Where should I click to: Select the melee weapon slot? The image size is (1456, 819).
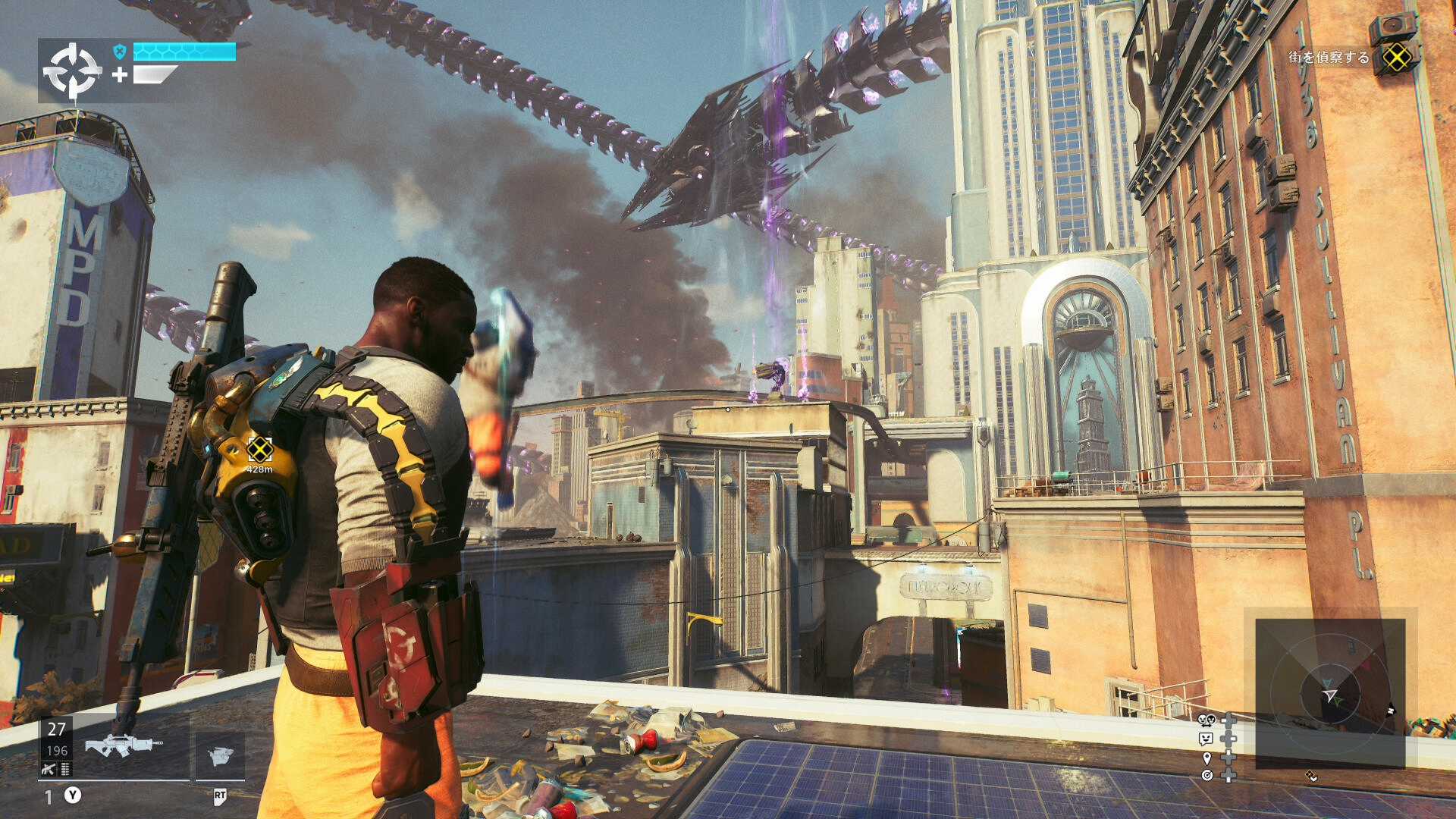pyautogui.click(x=220, y=755)
